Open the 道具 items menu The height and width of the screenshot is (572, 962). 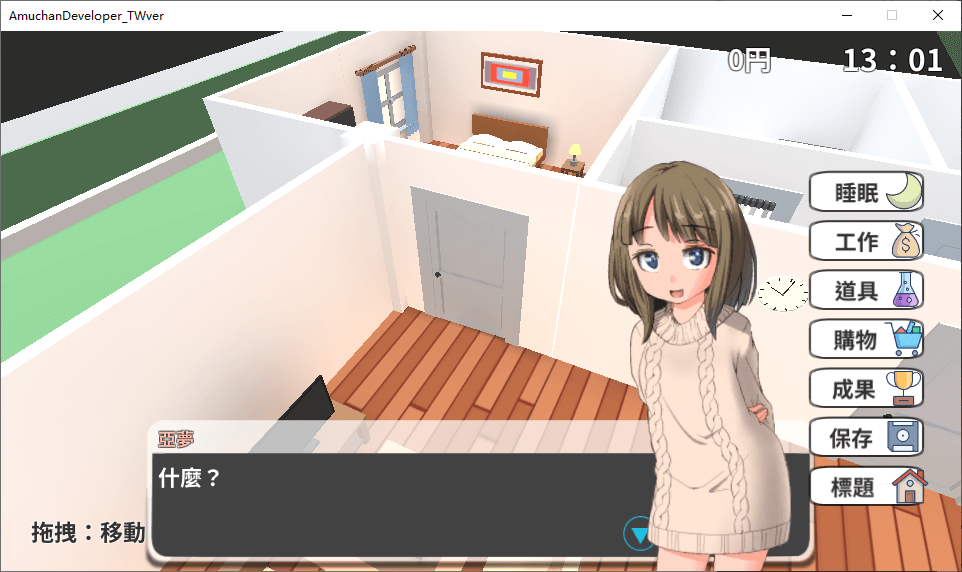pos(865,291)
